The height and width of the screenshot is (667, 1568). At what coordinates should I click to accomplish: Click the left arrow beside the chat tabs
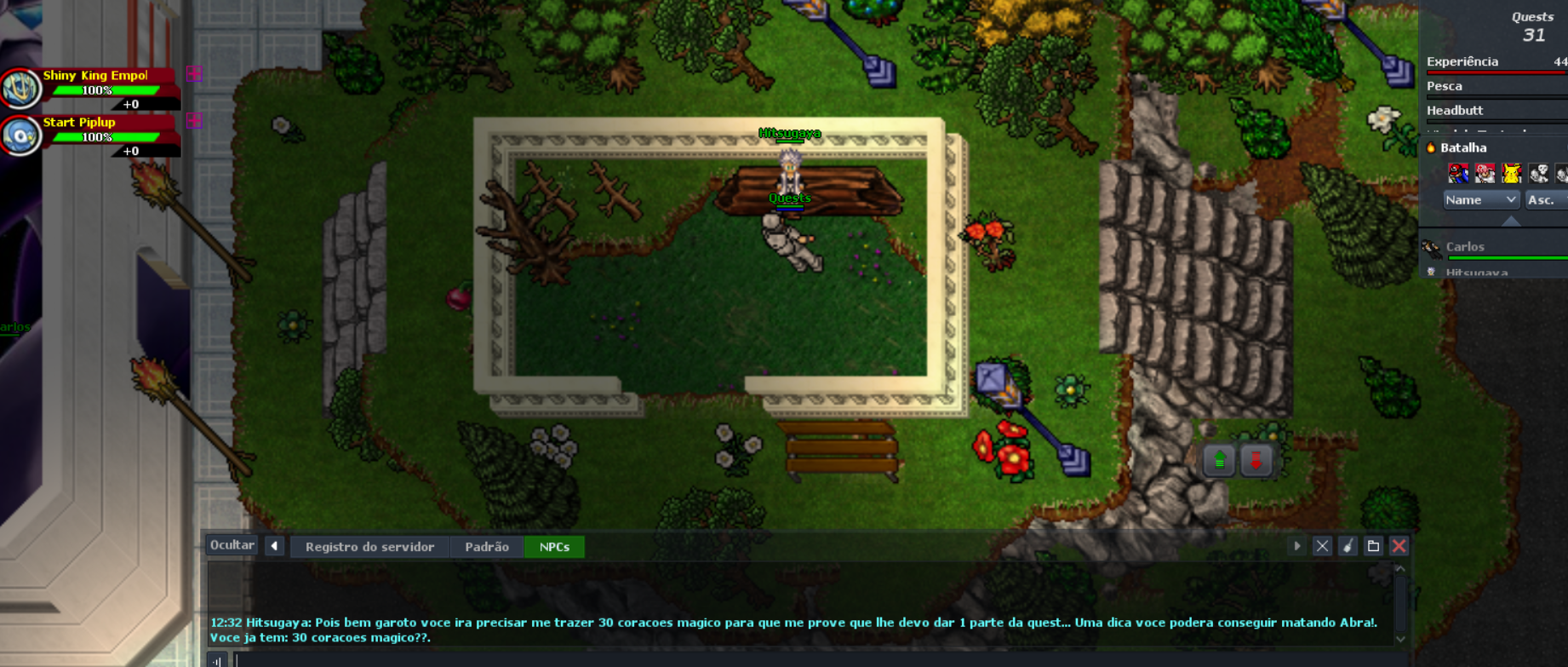pos(274,546)
